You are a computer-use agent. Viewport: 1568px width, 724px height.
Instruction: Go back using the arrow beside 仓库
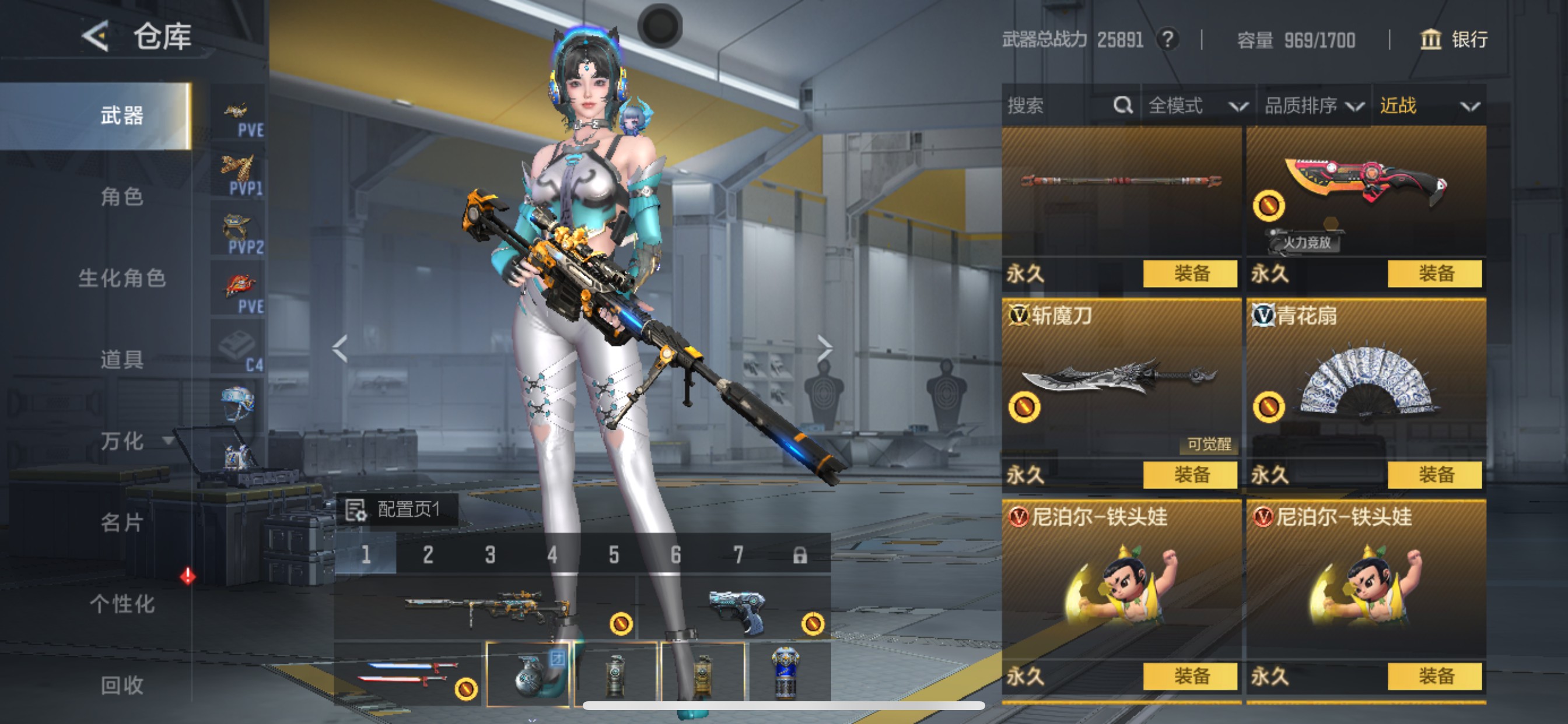(96, 37)
